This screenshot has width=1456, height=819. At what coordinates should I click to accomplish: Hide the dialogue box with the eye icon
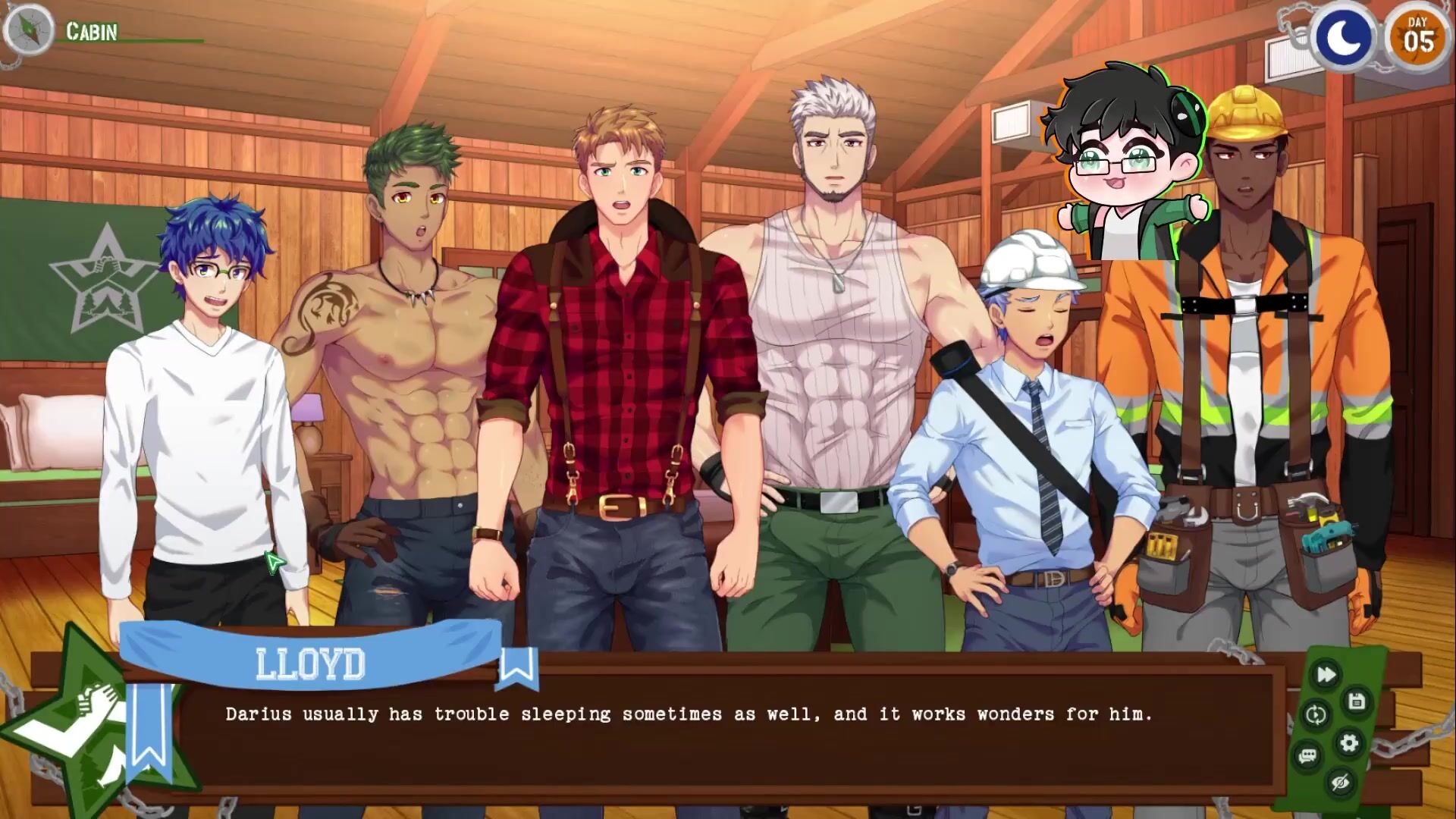click(1340, 783)
